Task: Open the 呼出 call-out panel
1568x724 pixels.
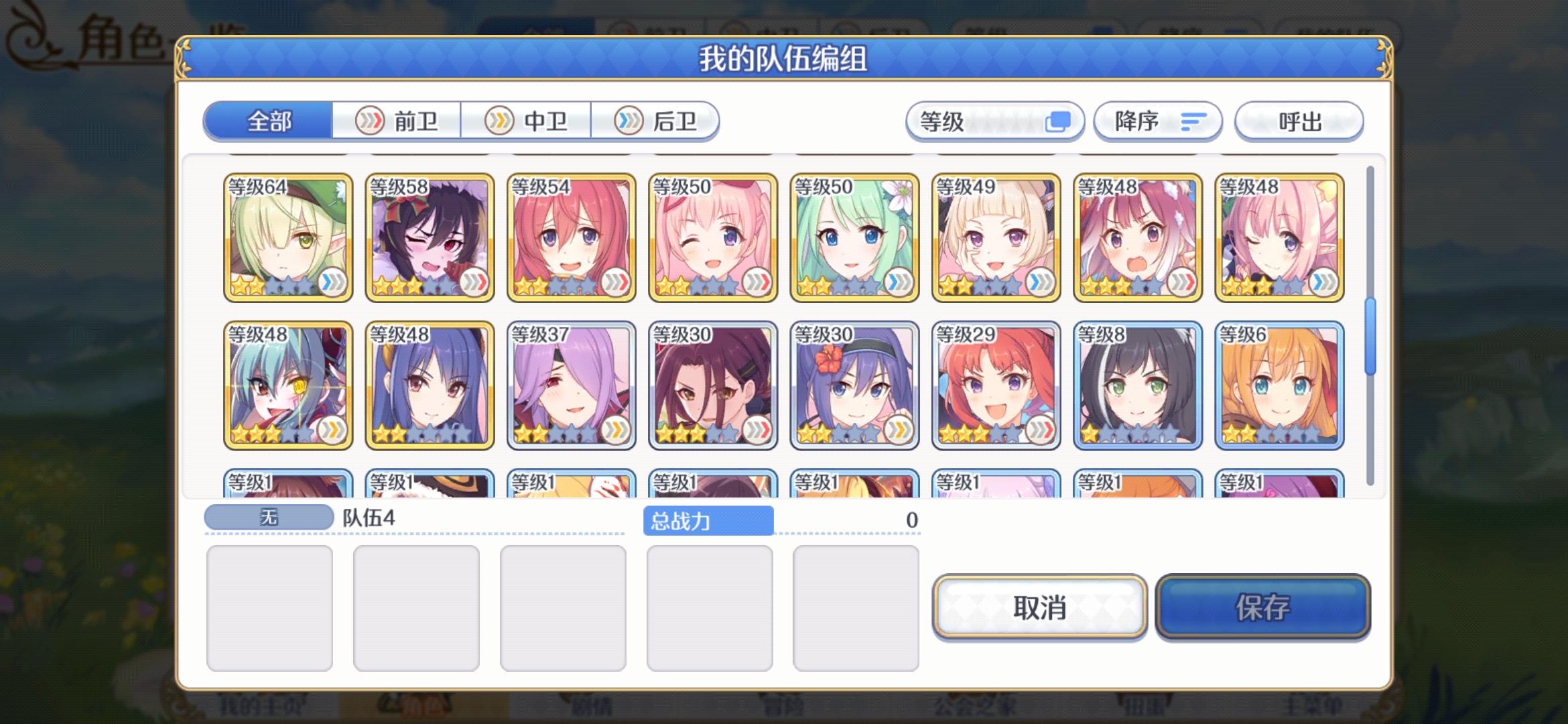Action: [x=1298, y=121]
